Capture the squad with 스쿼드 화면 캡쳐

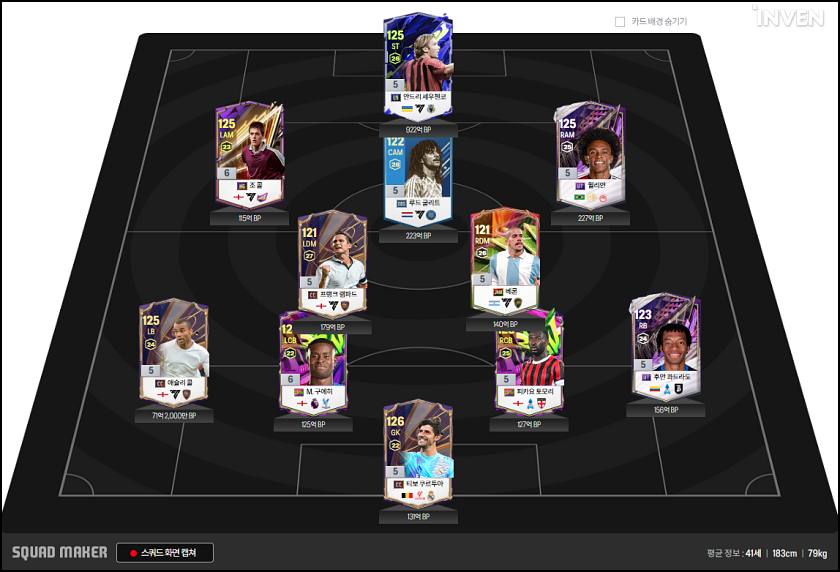click(167, 552)
